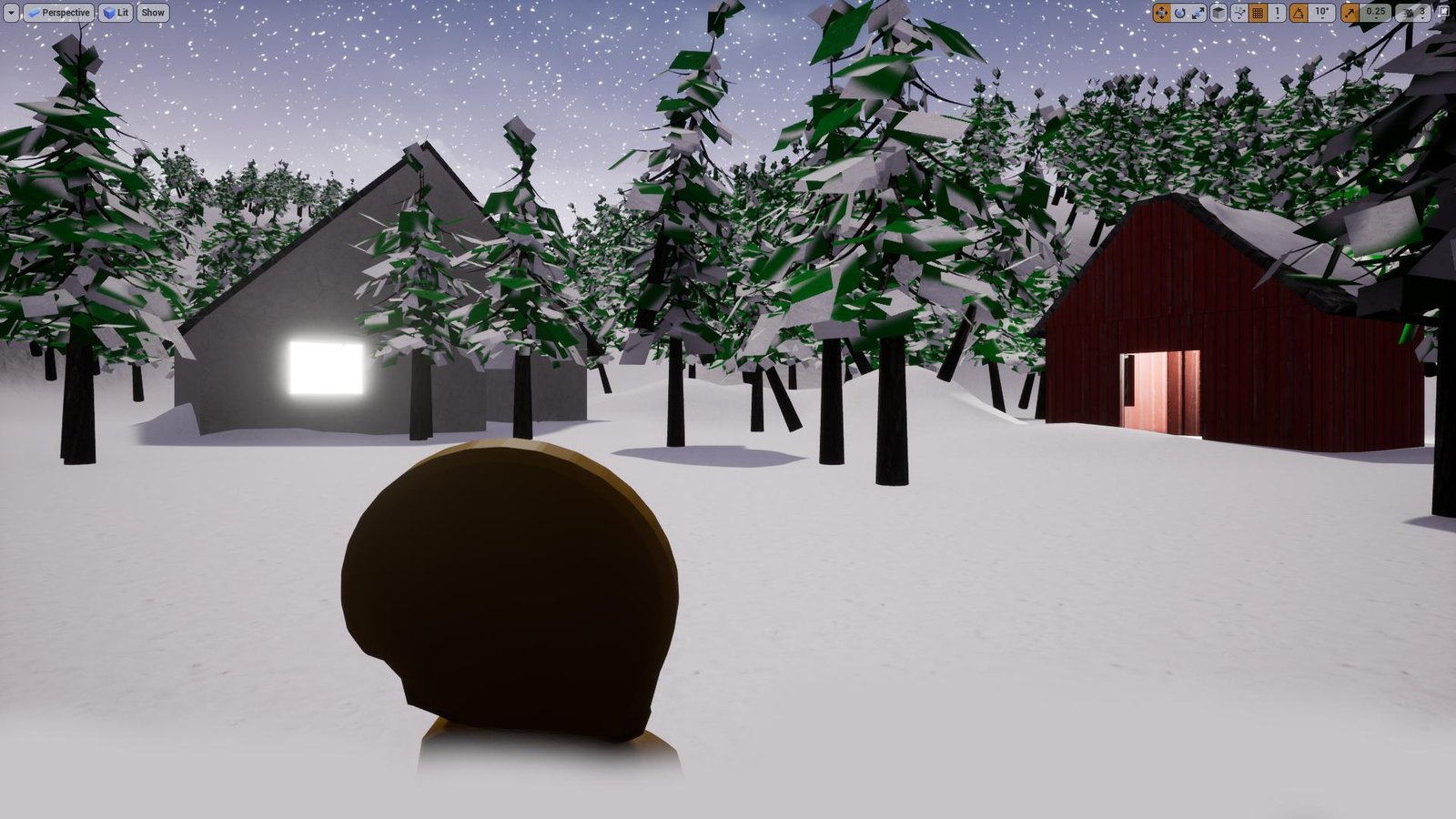Screen dimensions: 1456x819
Task: Click the scale snapping arrow icon
Action: [x=1350, y=12]
